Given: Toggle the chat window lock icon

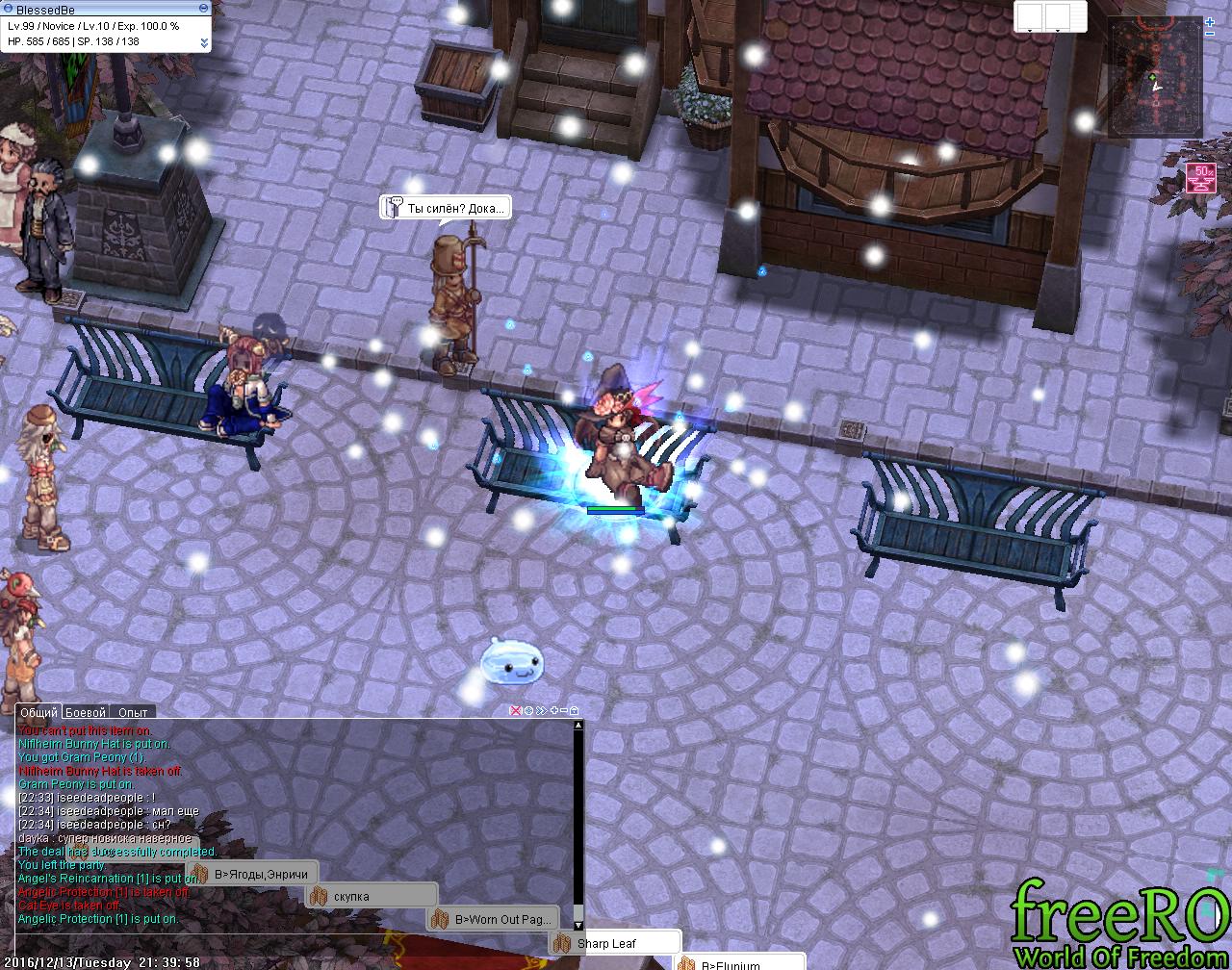Looking at the screenshot, I should [x=575, y=710].
